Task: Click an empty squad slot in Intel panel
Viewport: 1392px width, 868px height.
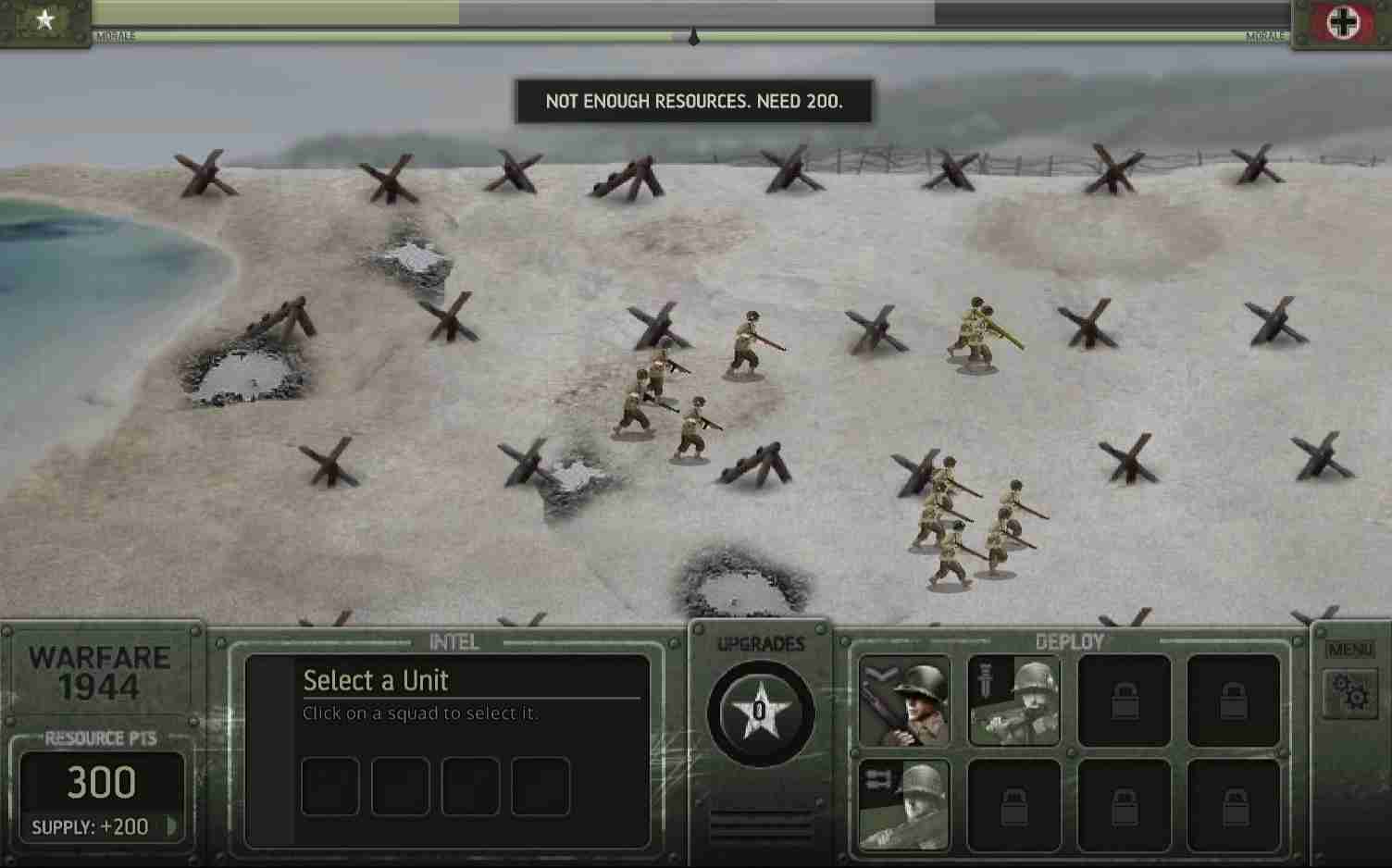Action: 329,786
